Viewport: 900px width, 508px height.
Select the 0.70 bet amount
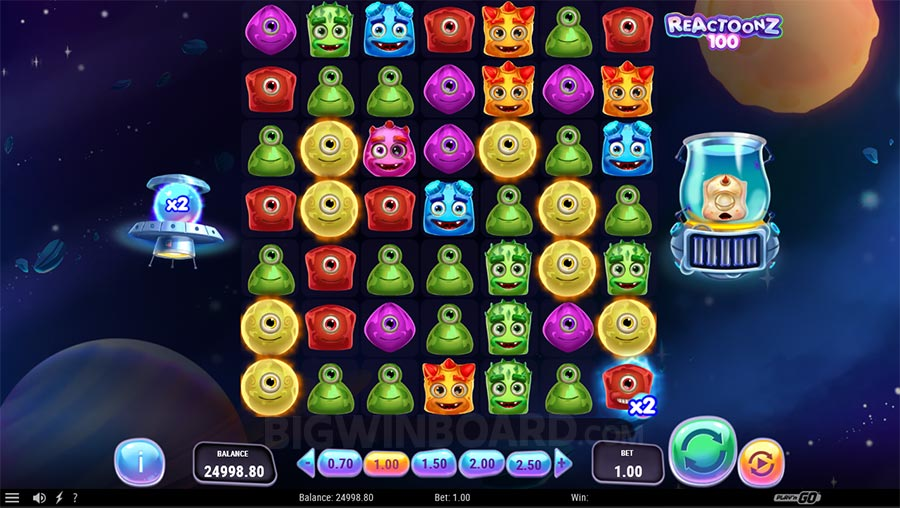341,463
